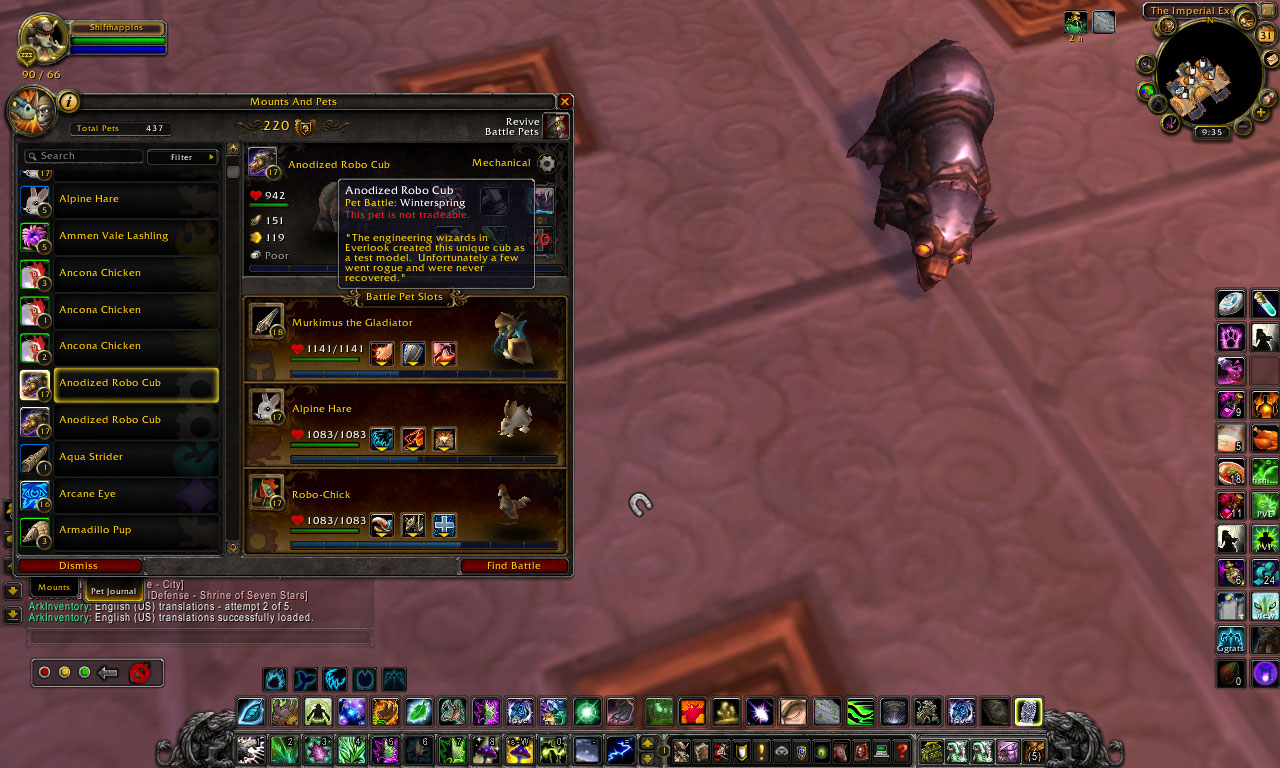Toggle the red status dot near the chat buttons
The image size is (1280, 768).
pos(44,673)
